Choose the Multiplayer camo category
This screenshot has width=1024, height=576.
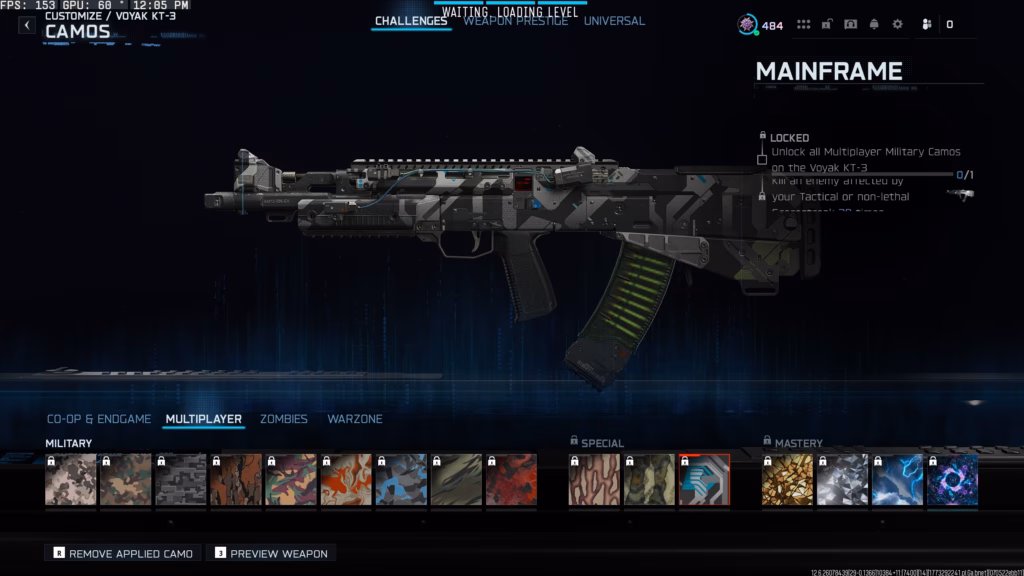pyautogui.click(x=204, y=419)
